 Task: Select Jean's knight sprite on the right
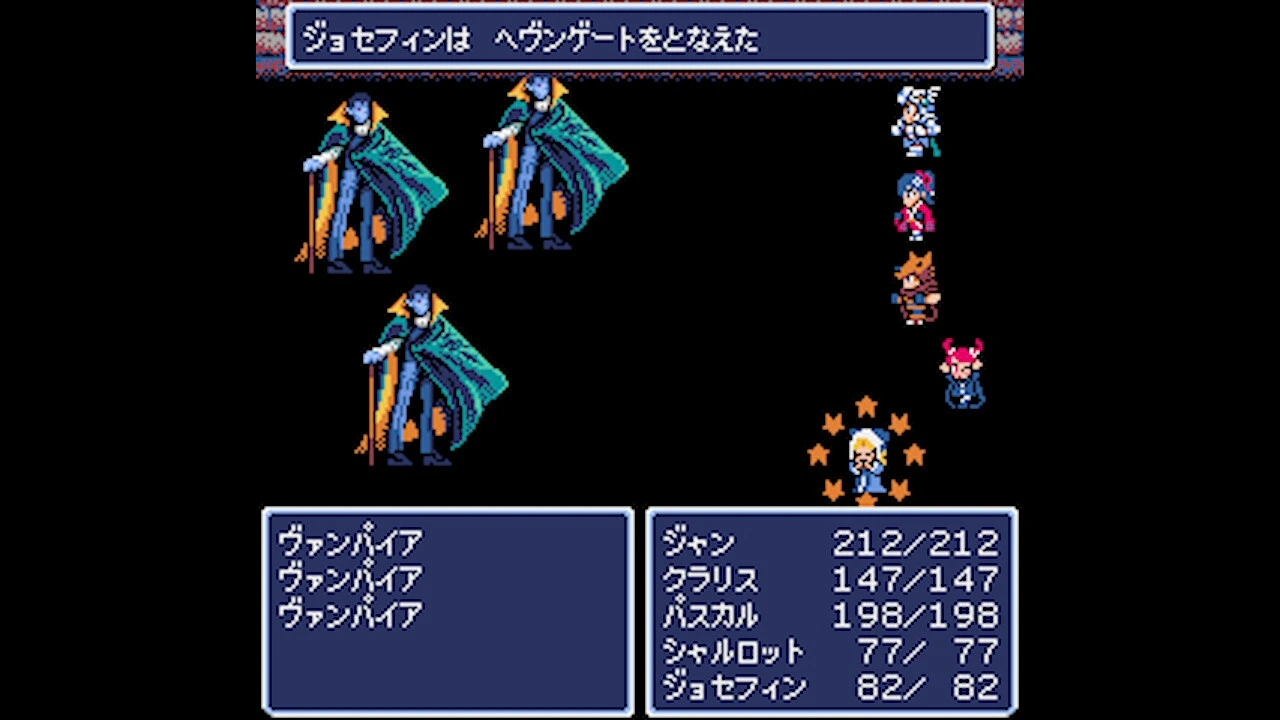coord(916,120)
